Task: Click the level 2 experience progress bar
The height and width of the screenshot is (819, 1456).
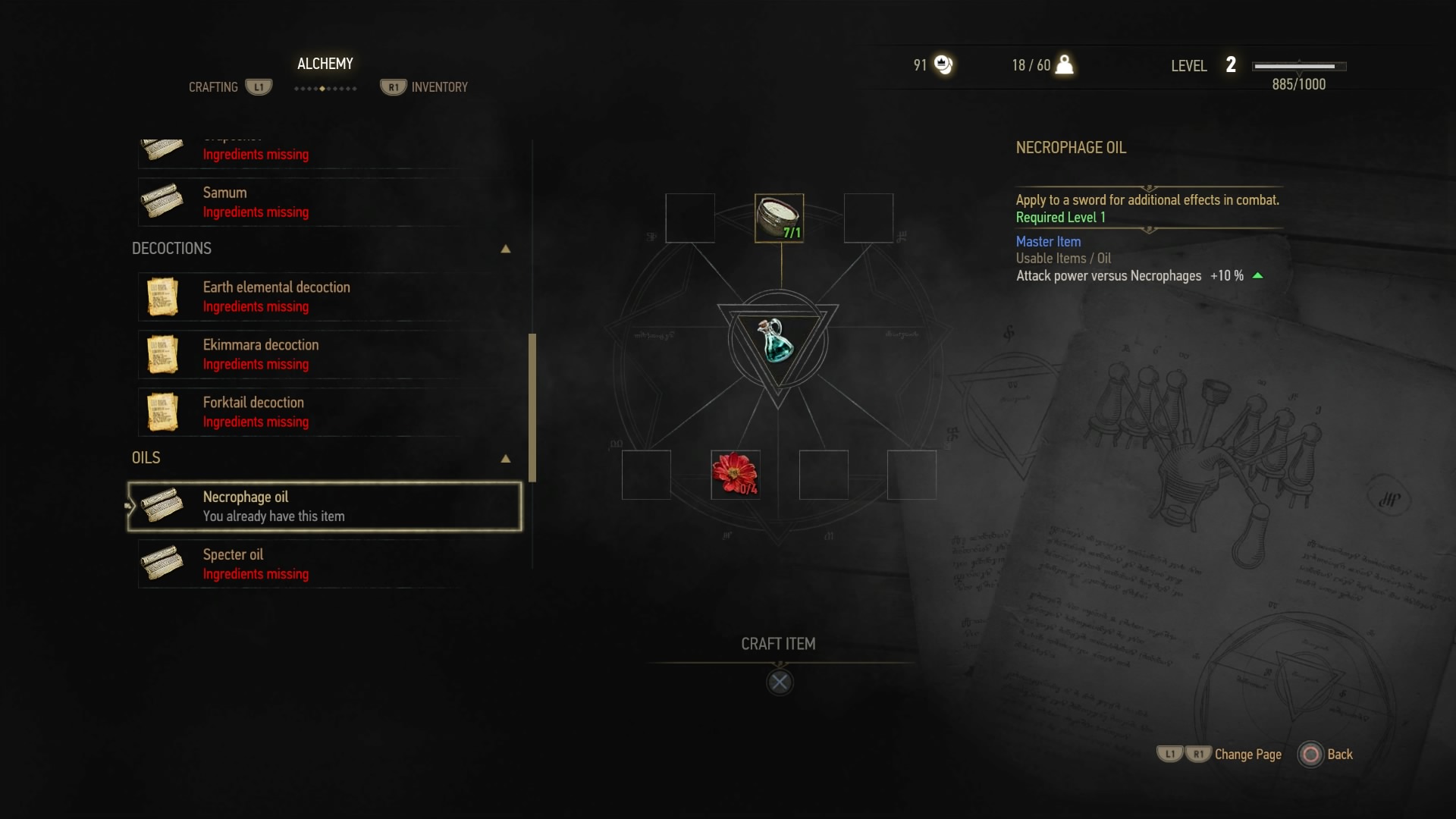Action: 1298,66
